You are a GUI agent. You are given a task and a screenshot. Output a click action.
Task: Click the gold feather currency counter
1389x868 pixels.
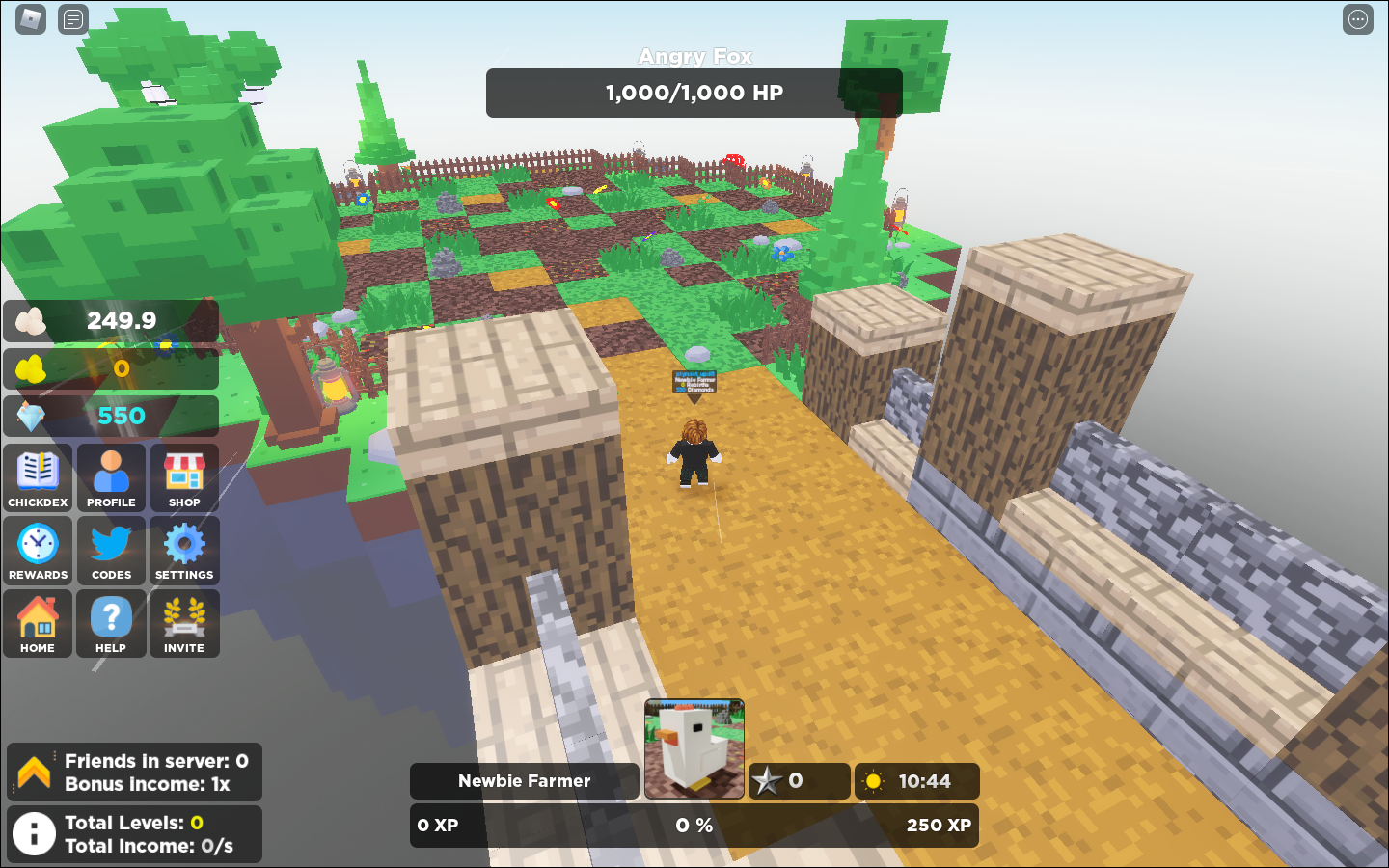111,368
